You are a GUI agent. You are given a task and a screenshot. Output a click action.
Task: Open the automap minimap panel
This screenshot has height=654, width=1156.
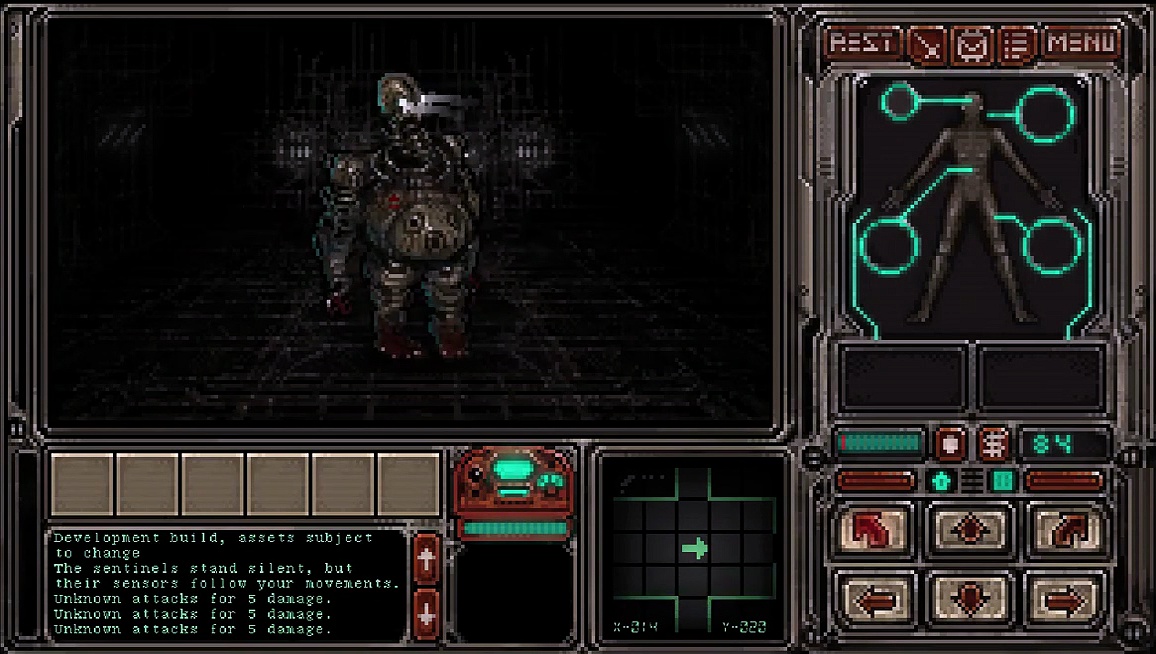(x=693, y=548)
